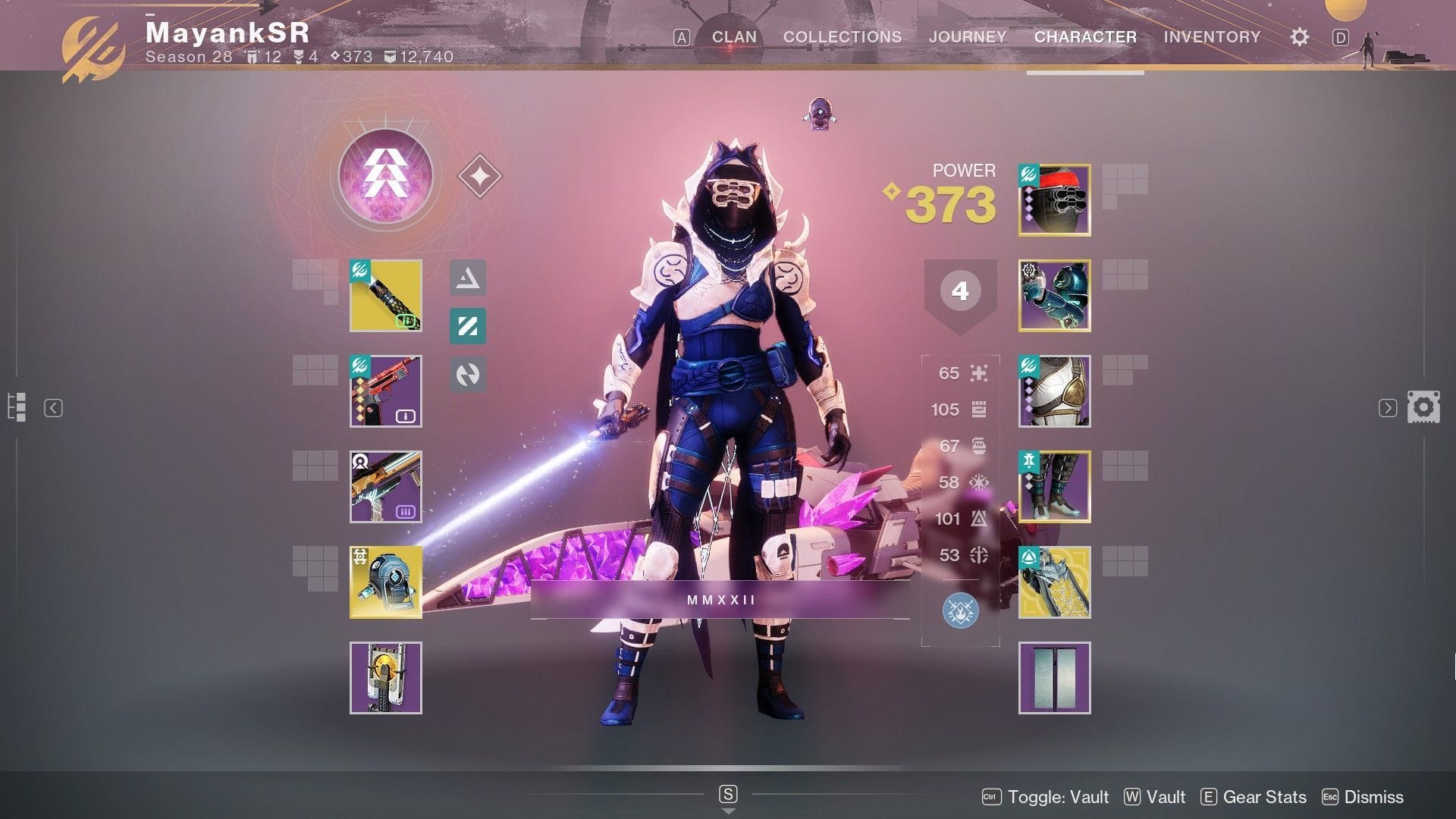Open the Ghost shell slot
Viewport: 1456px width, 819px height.
point(385,581)
